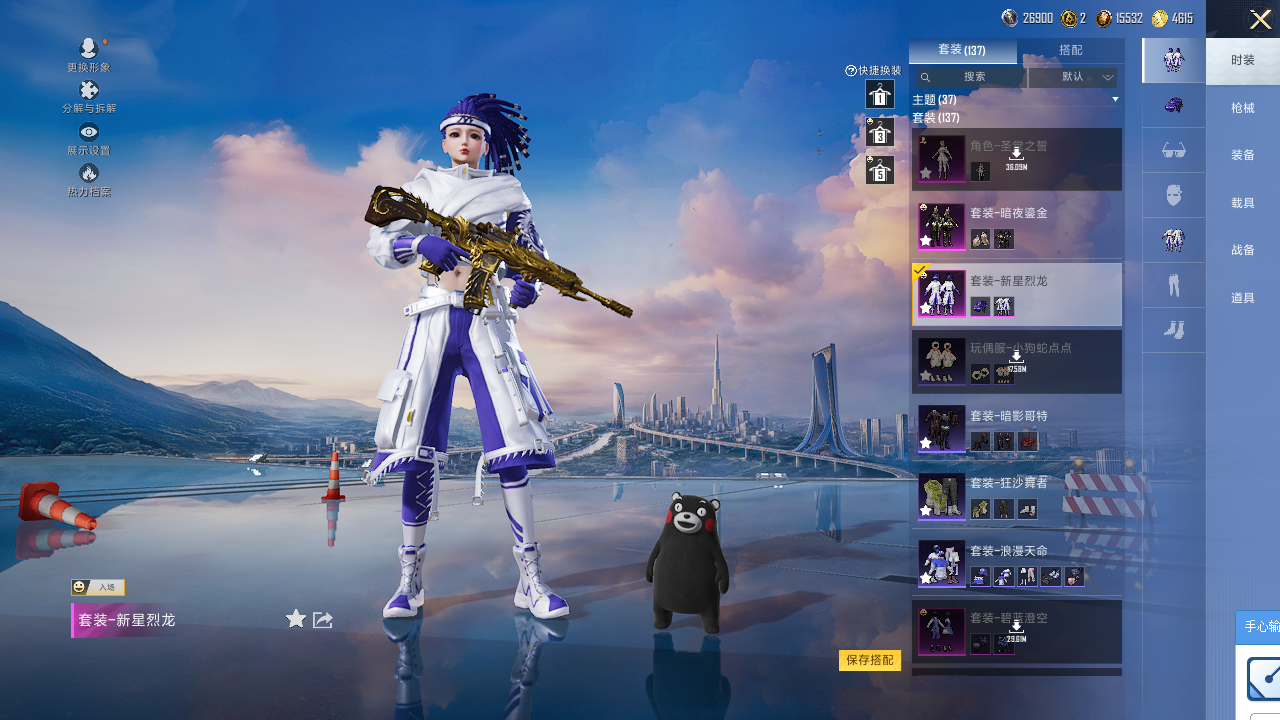Open 分解与拆解 dismantle menu

(89, 96)
